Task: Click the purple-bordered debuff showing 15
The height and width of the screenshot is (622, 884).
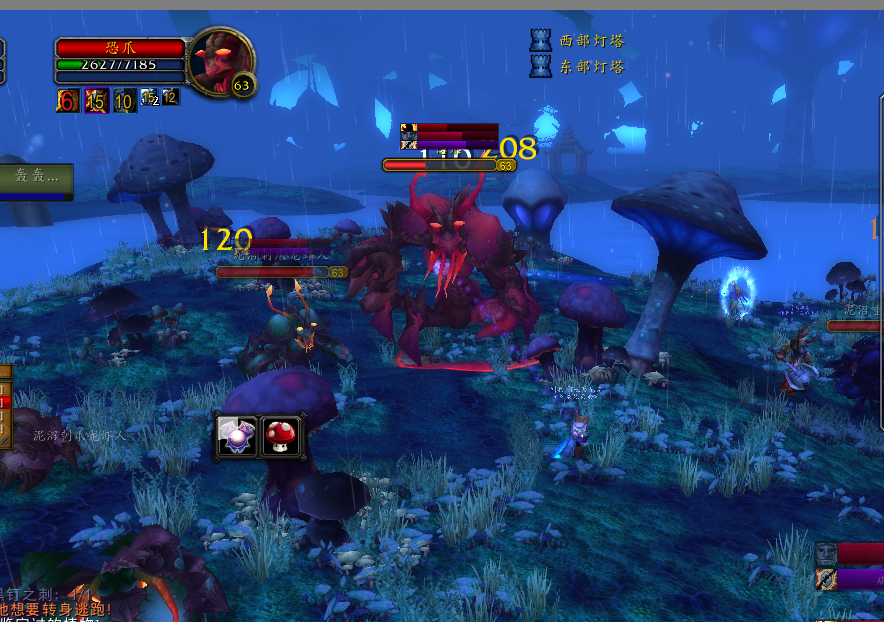Action: pos(96,100)
